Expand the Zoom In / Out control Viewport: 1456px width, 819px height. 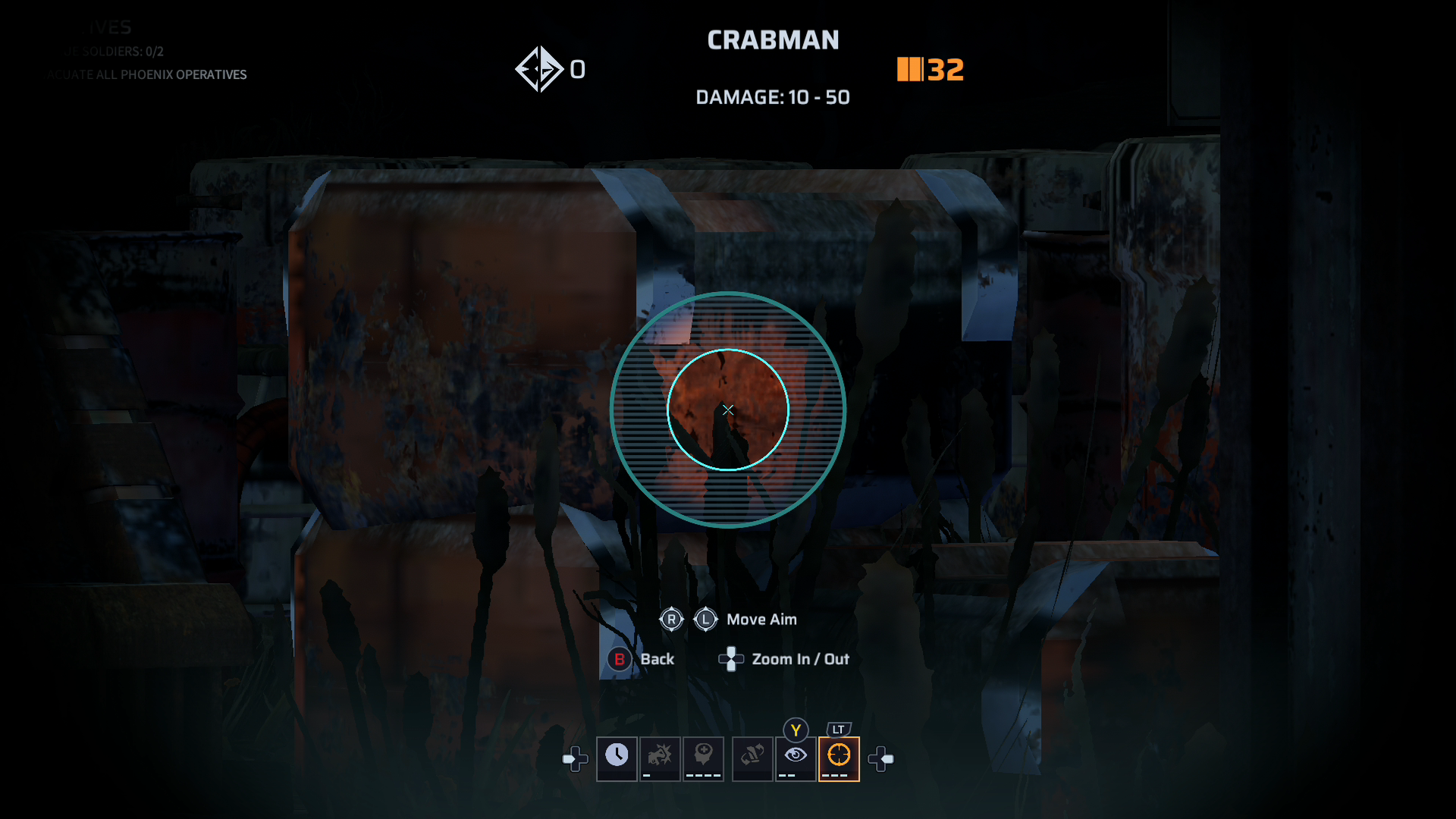pyautogui.click(x=800, y=659)
